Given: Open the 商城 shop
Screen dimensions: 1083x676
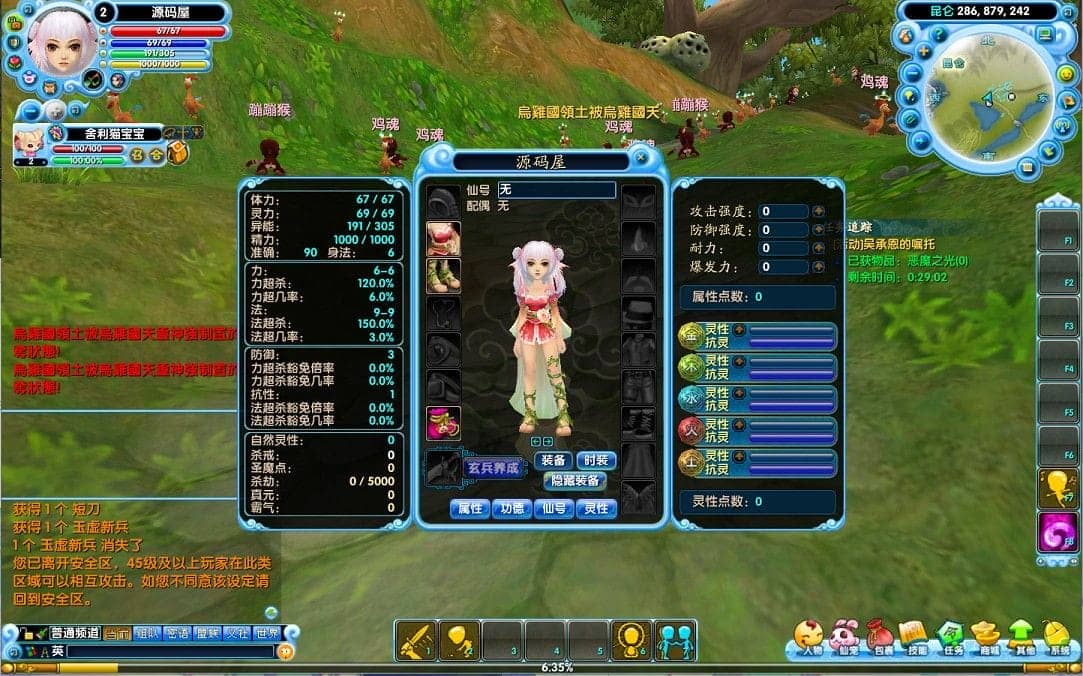Looking at the screenshot, I should [x=987, y=636].
